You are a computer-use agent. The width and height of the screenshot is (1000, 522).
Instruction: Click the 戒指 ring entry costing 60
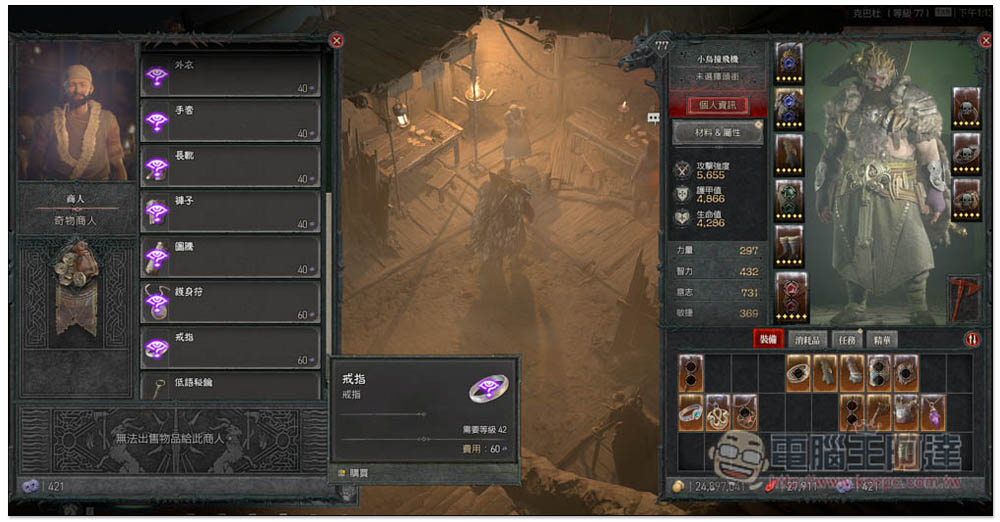[x=230, y=346]
